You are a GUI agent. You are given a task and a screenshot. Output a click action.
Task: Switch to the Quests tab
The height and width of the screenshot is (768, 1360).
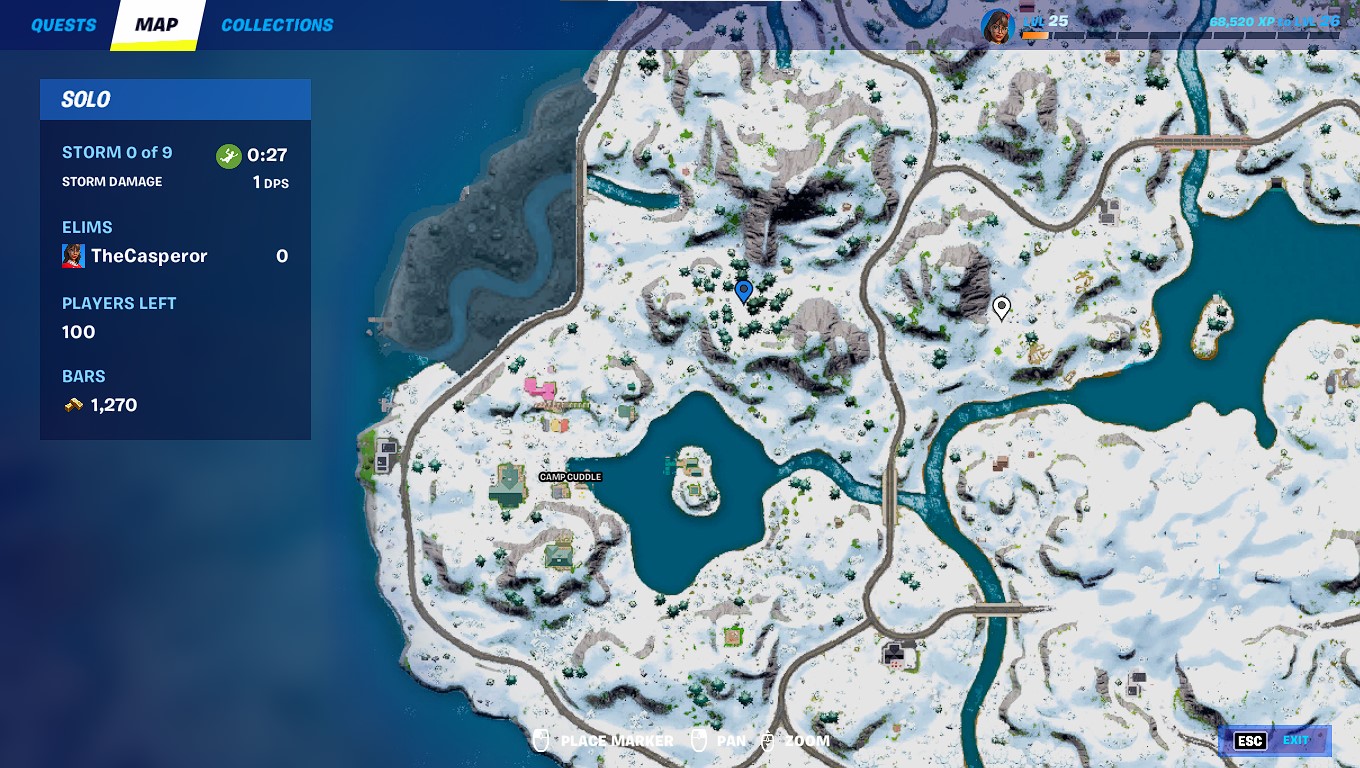pos(63,25)
